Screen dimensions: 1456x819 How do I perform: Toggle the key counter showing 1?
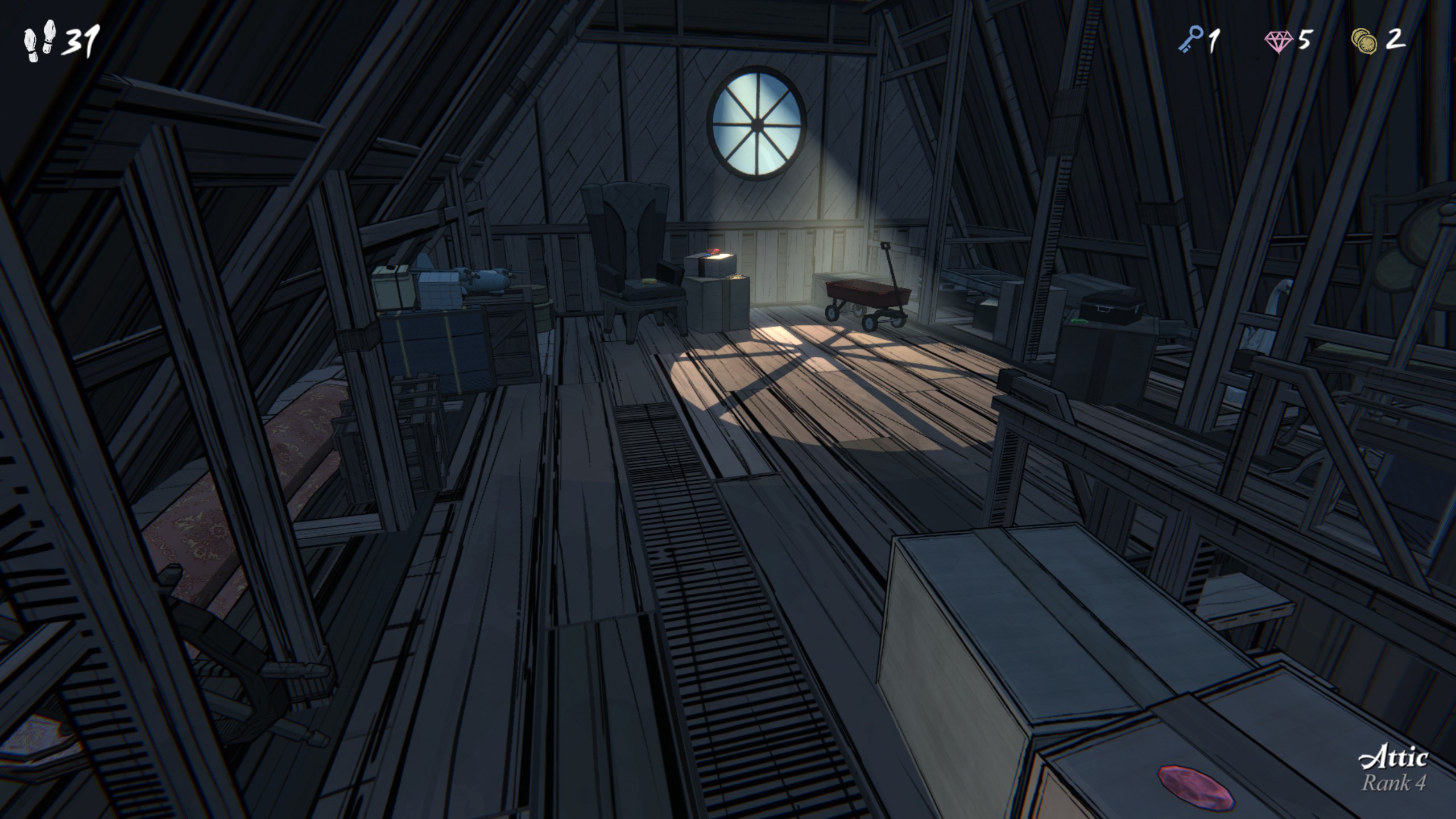tap(1213, 40)
